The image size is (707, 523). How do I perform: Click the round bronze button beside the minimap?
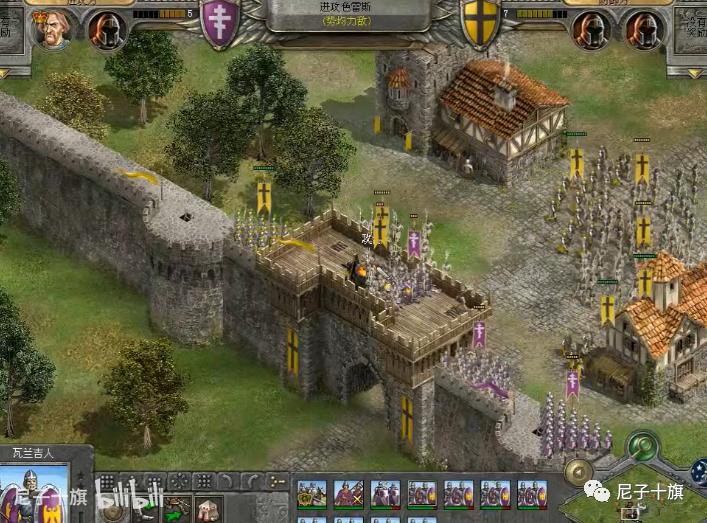575,472
